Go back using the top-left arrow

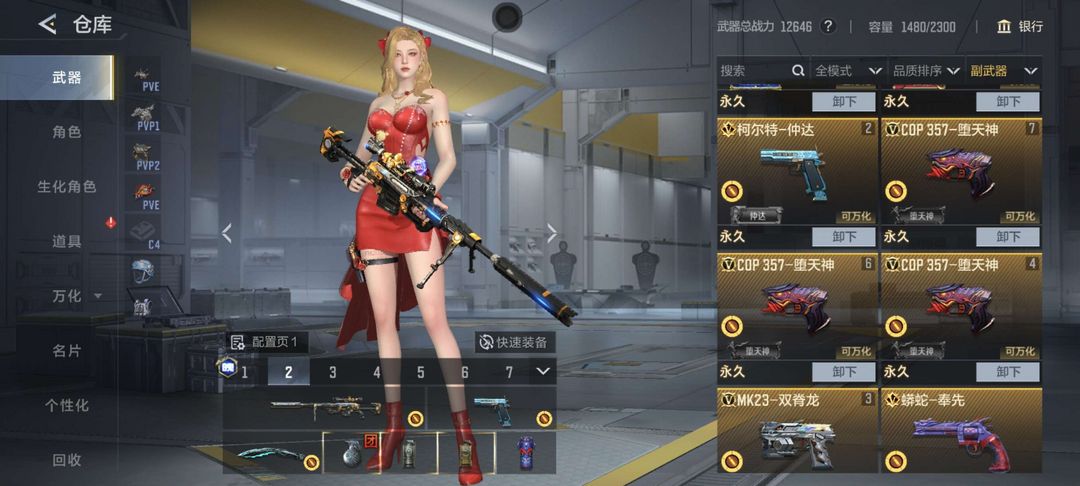click(47, 25)
